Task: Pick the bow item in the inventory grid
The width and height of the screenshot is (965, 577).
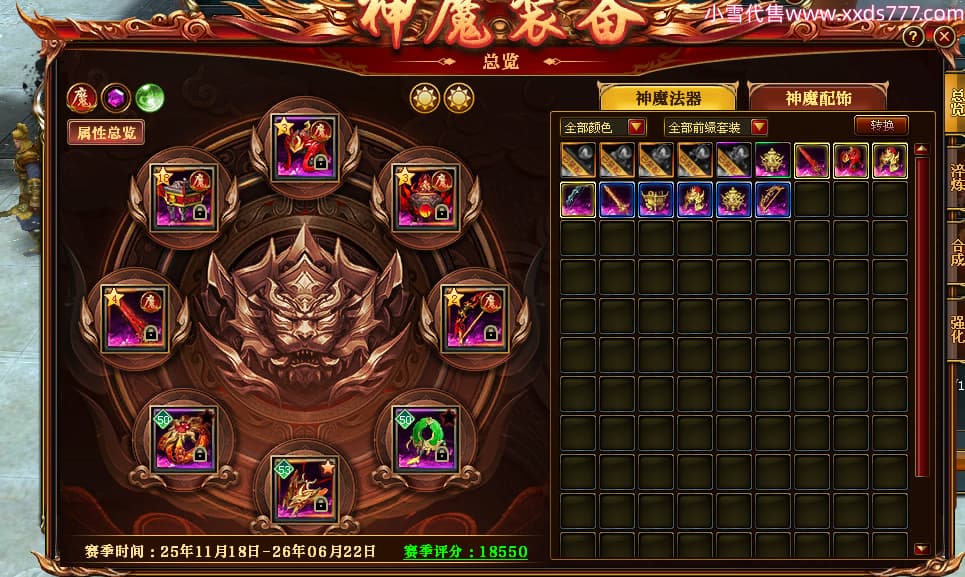Action: tap(773, 199)
